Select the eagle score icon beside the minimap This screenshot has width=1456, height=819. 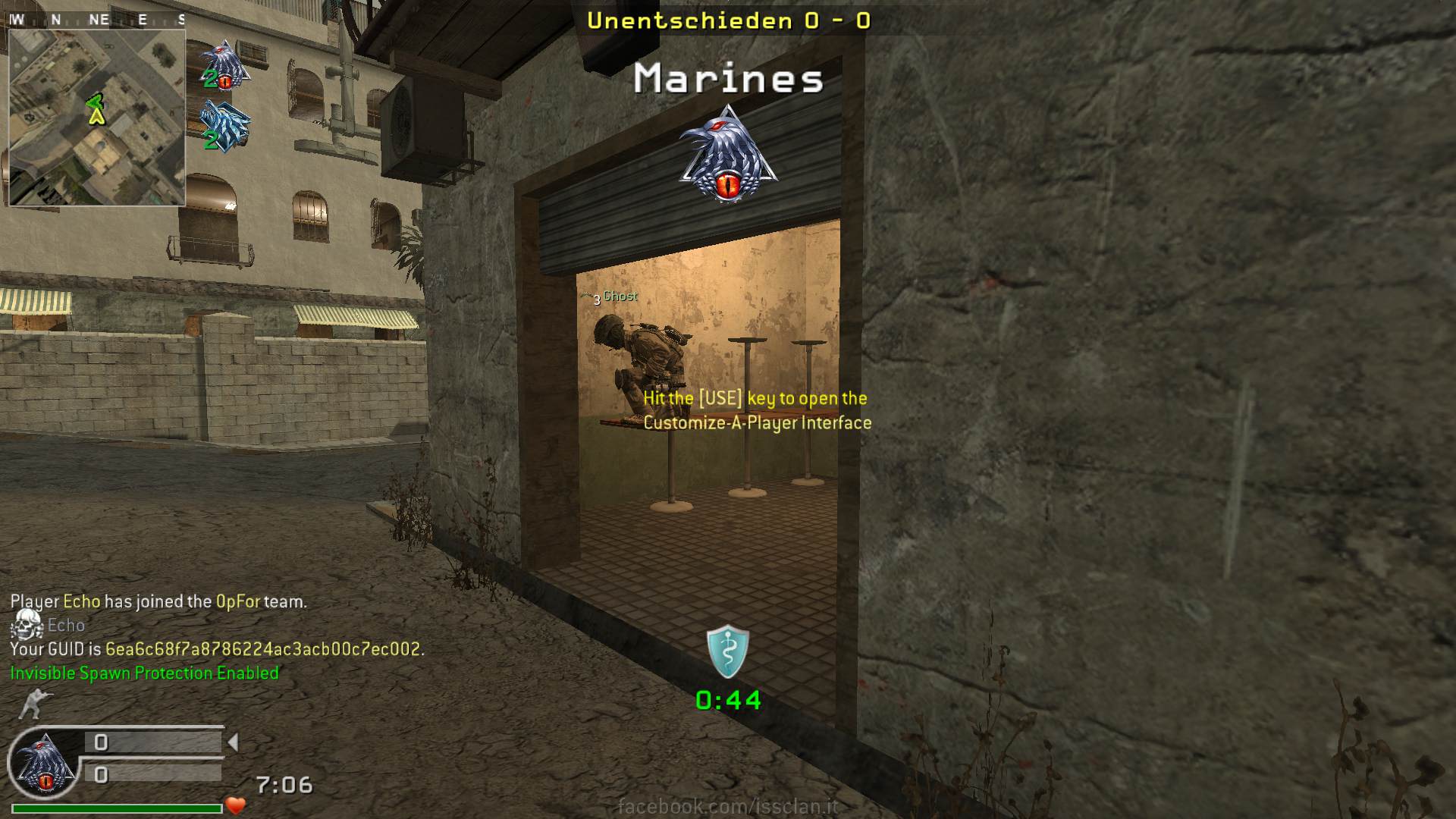224,65
